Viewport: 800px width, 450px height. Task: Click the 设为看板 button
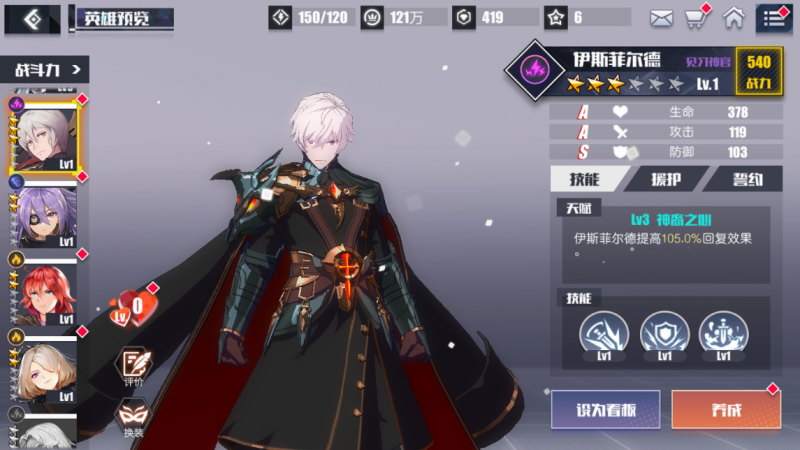click(x=605, y=409)
